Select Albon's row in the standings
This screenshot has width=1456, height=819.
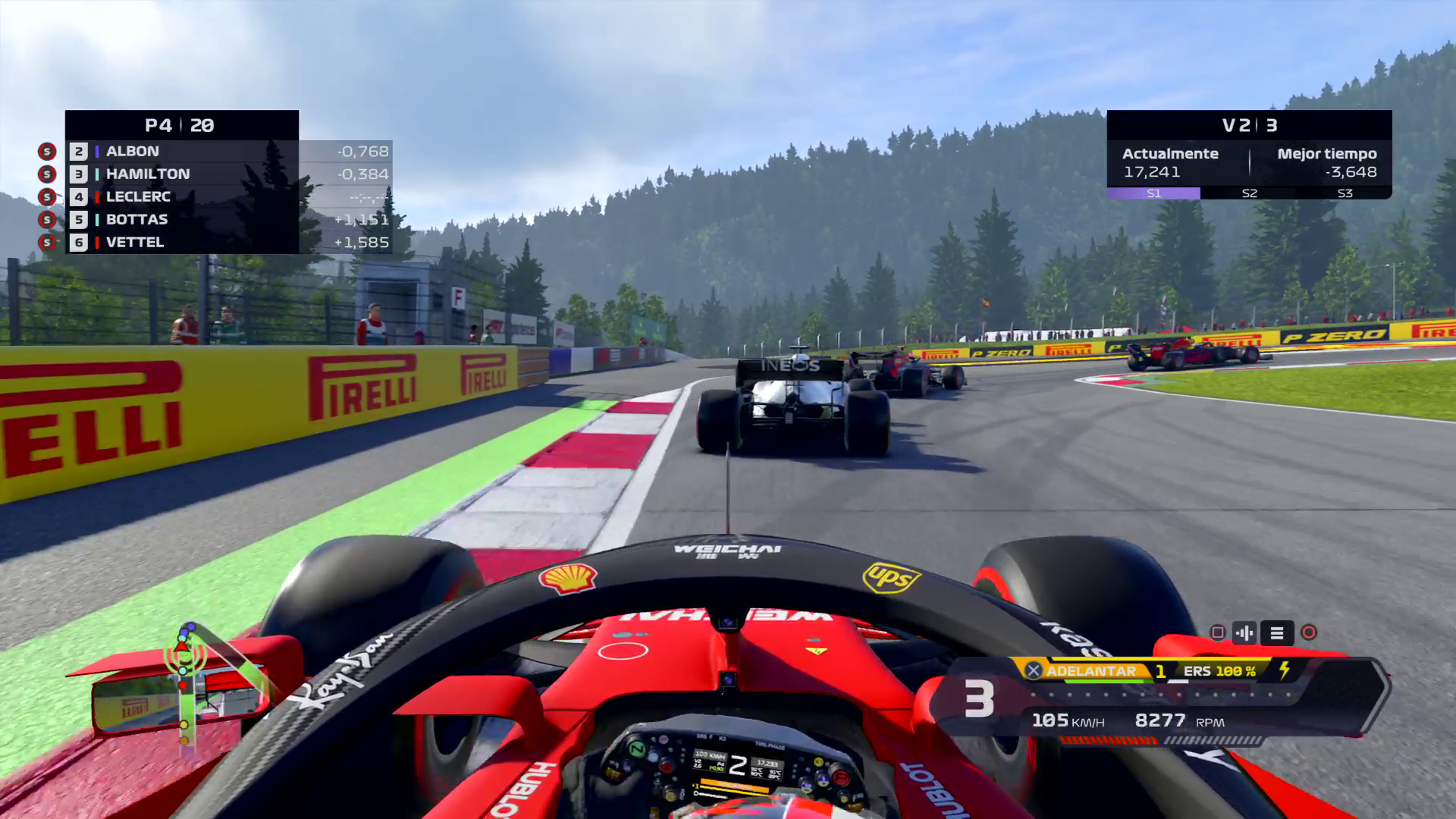click(182, 151)
